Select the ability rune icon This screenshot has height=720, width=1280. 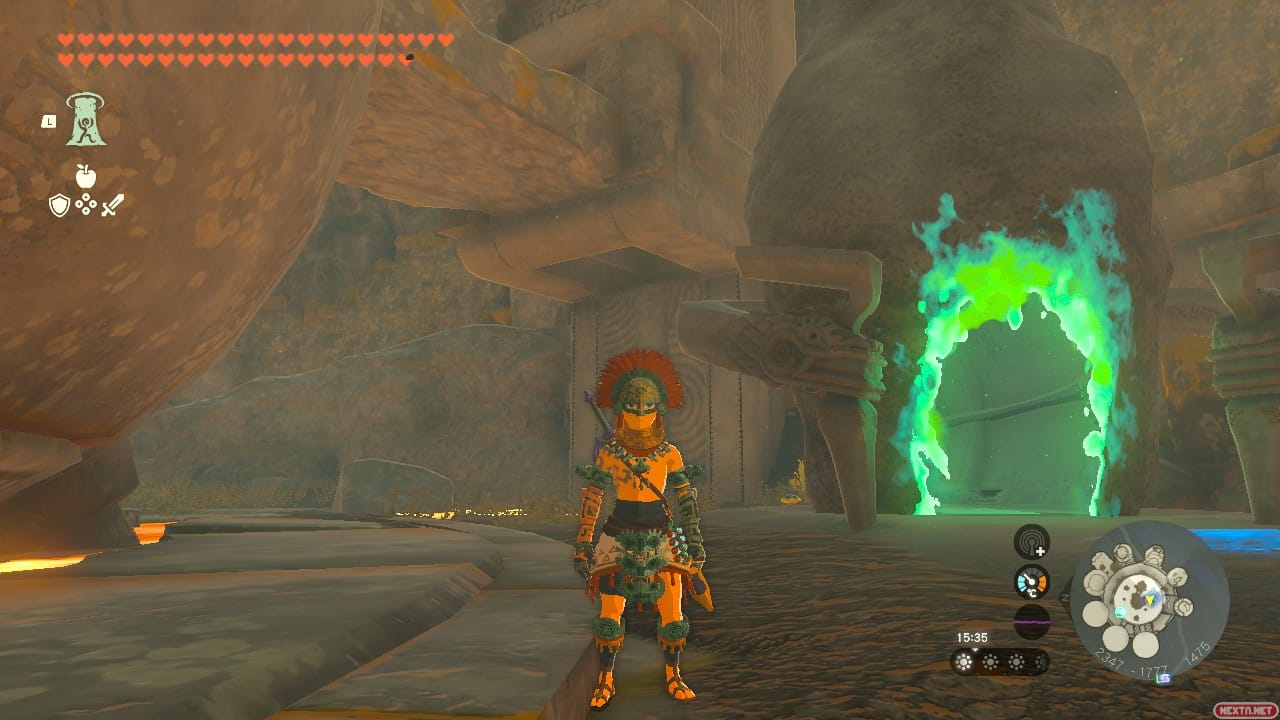(x=85, y=119)
